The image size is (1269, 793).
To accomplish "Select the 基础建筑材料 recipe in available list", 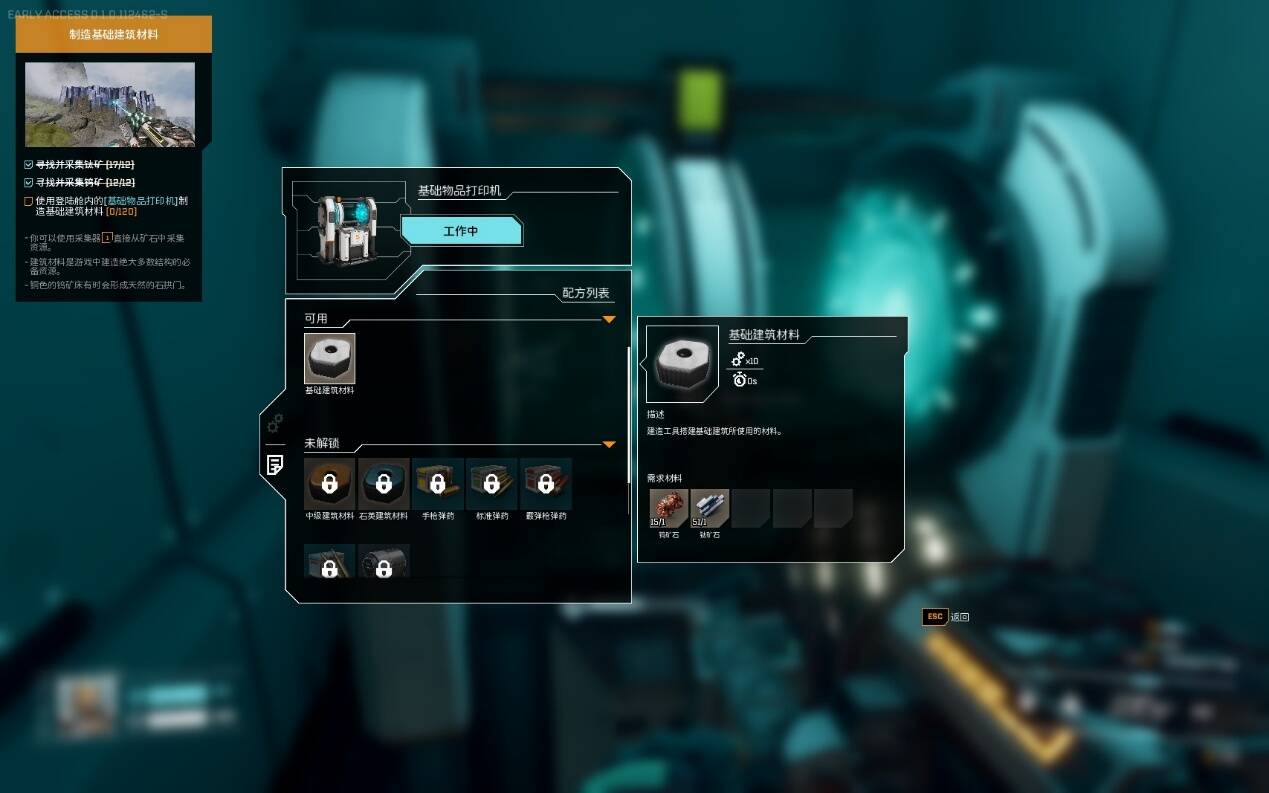I will pos(329,359).
